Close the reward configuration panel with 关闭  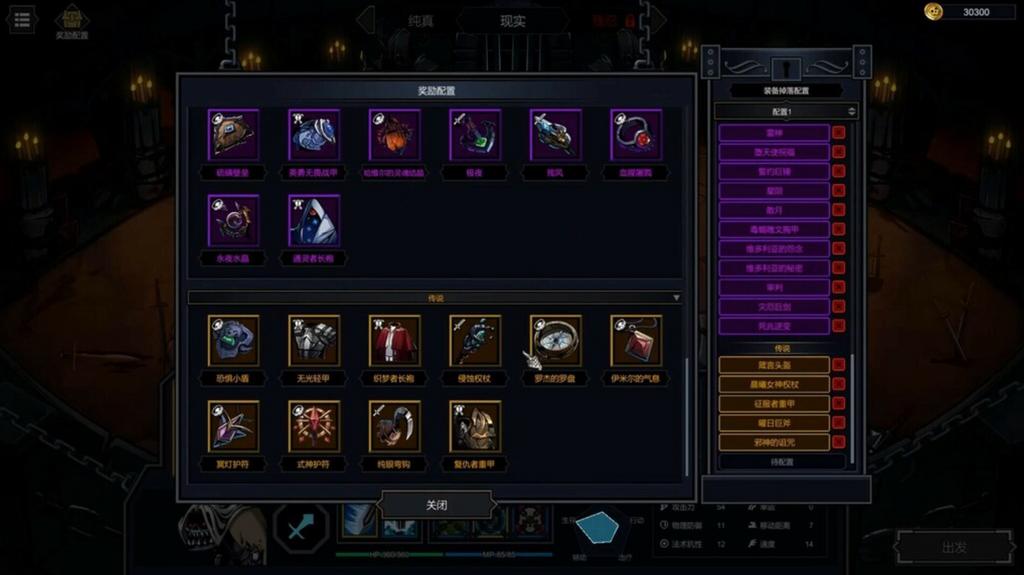coord(437,505)
